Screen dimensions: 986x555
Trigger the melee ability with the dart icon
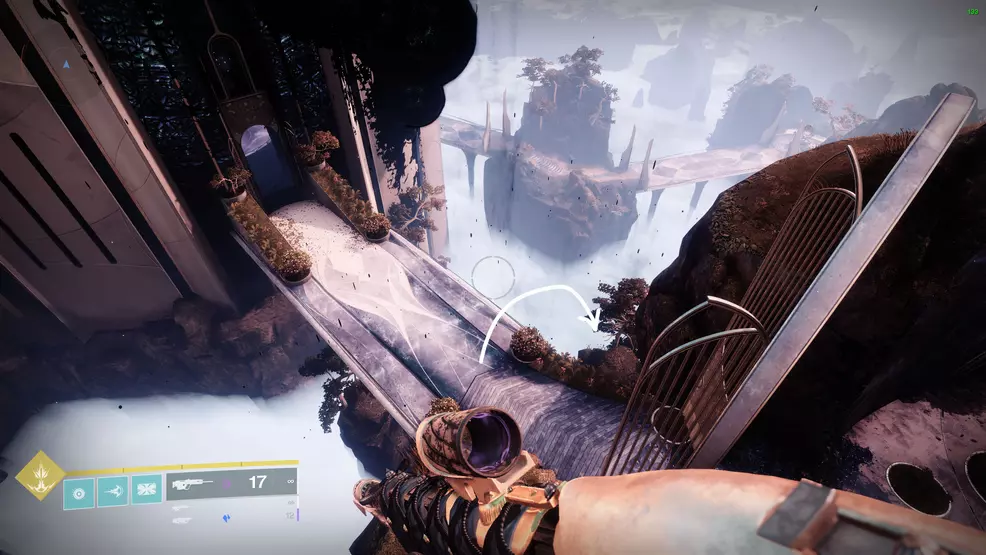[113, 490]
